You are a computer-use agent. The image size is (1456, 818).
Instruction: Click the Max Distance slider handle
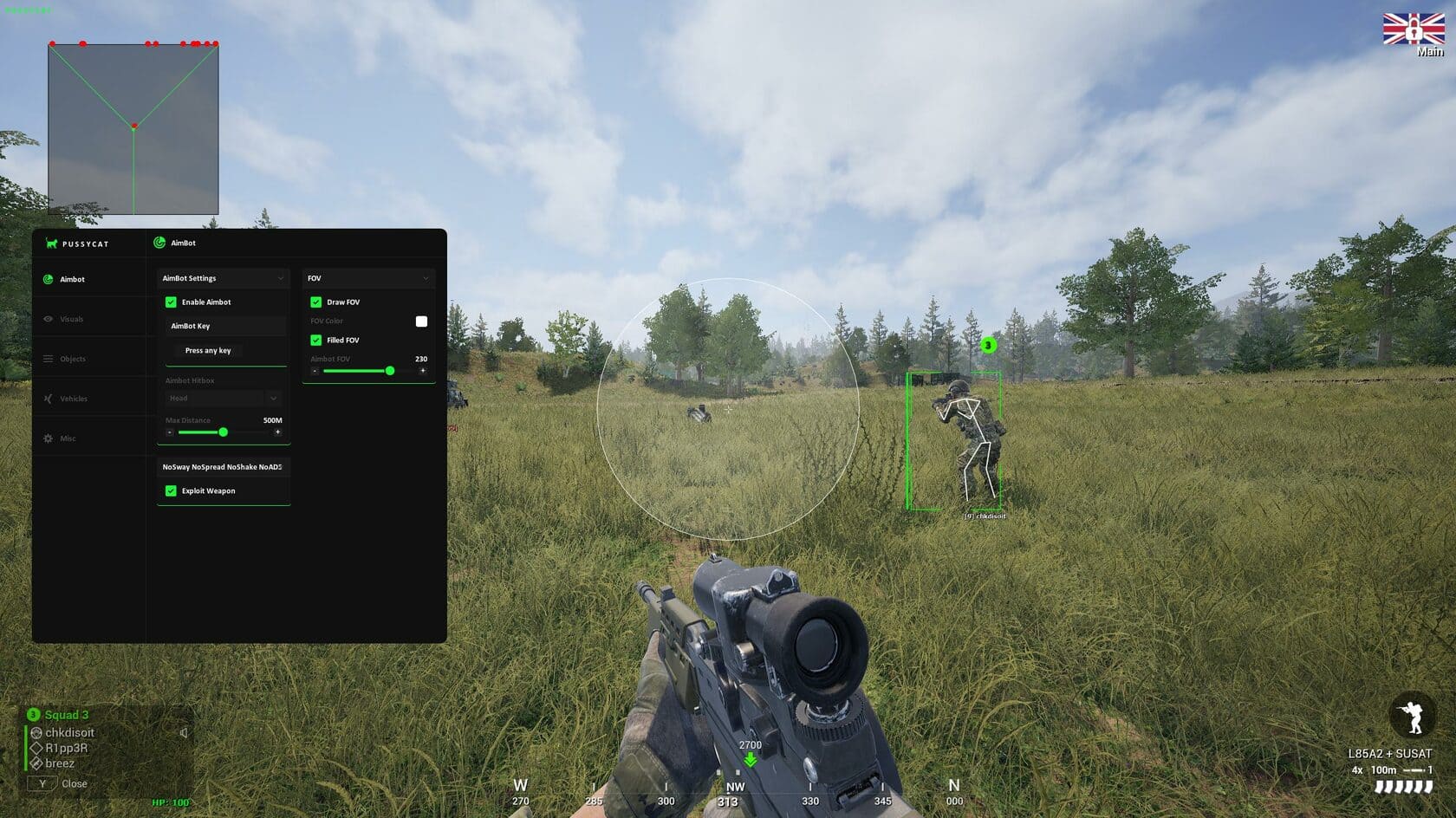223,432
